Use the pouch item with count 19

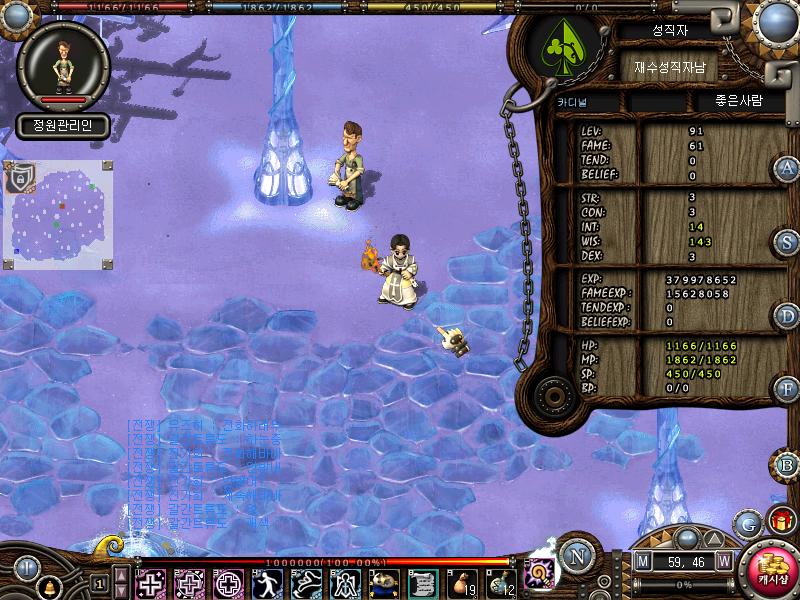pos(462,582)
